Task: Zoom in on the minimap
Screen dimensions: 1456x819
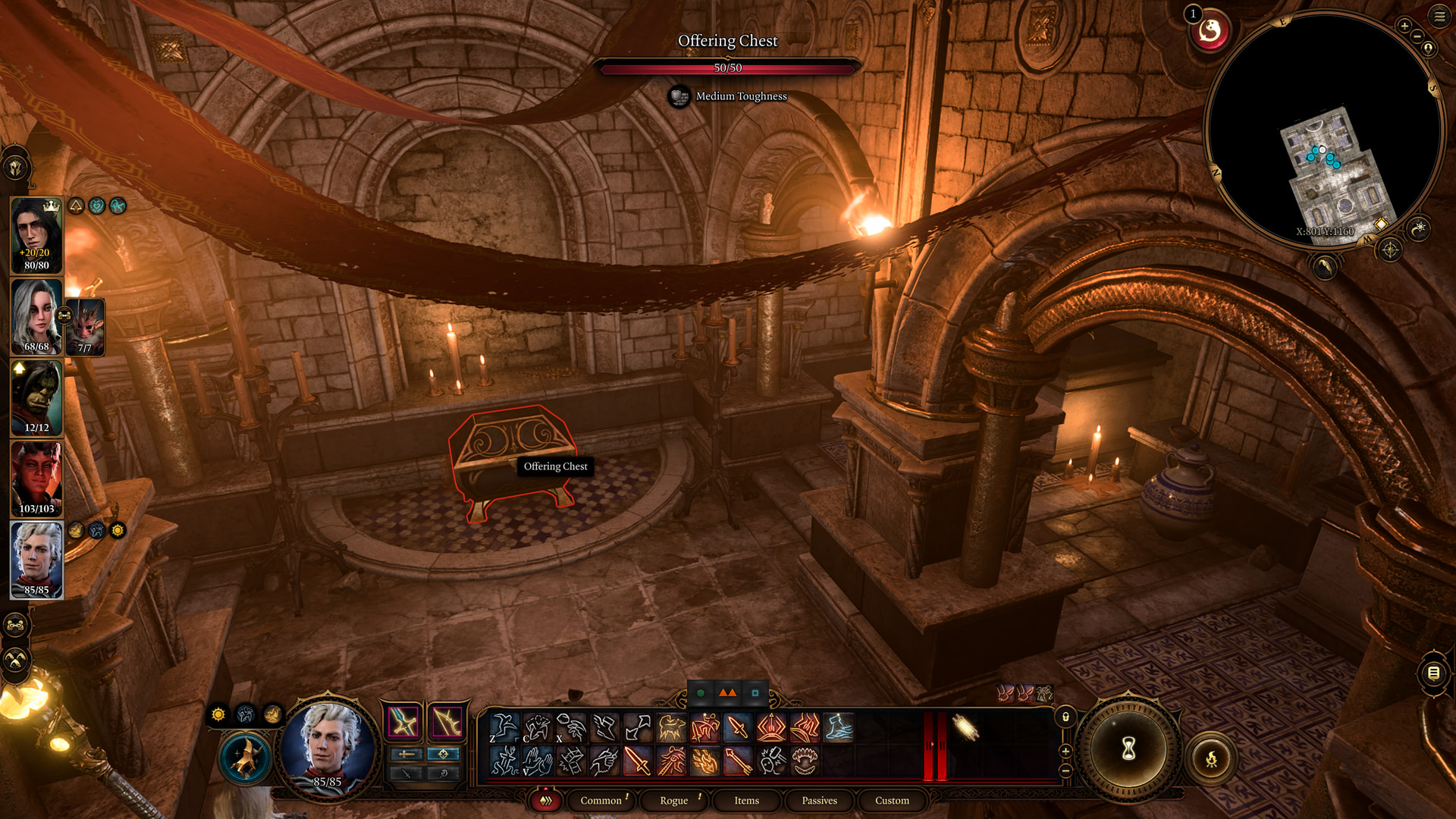Action: point(1404,26)
